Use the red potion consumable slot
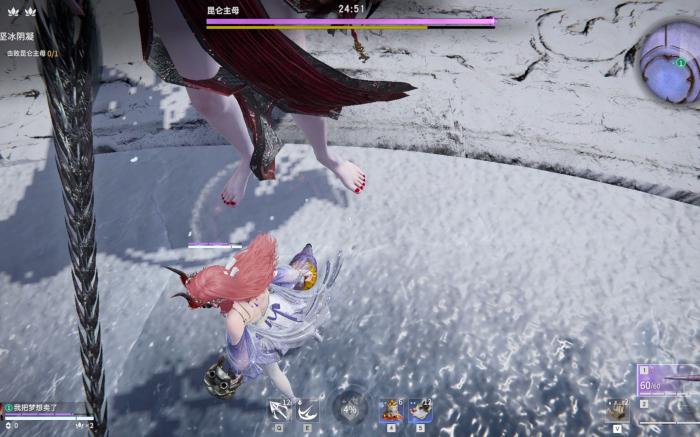The image size is (700, 437). (x=391, y=409)
